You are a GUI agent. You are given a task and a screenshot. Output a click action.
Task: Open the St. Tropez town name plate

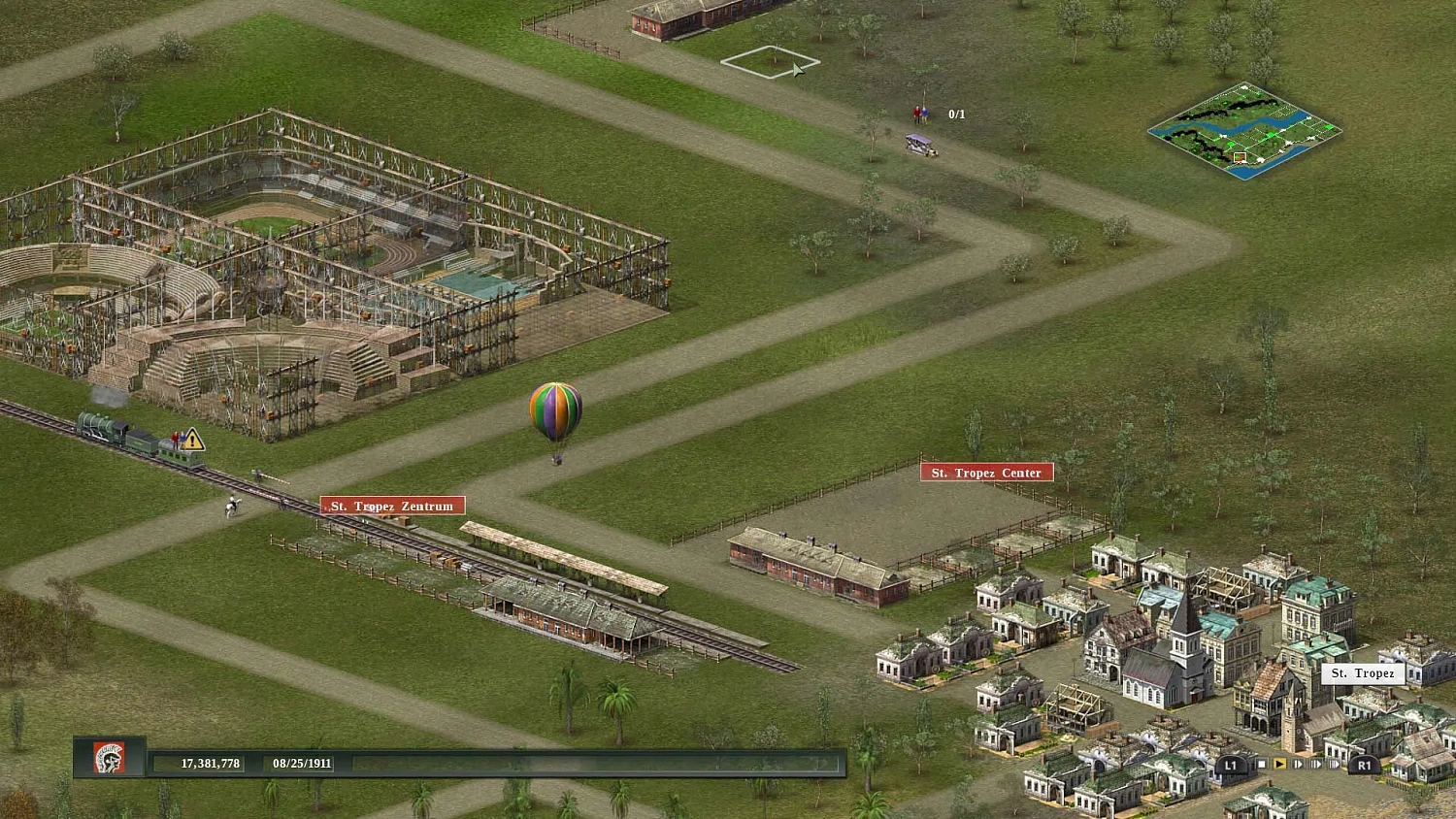click(x=1363, y=673)
